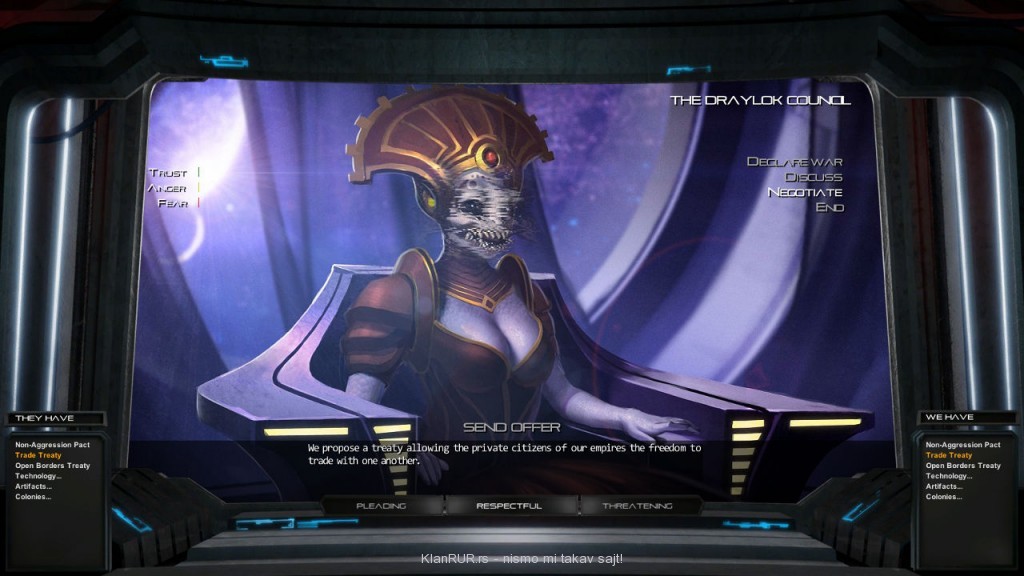Choose Open Borders Treaty under They Have
Image resolution: width=1024 pixels, height=576 pixels.
tap(52, 466)
